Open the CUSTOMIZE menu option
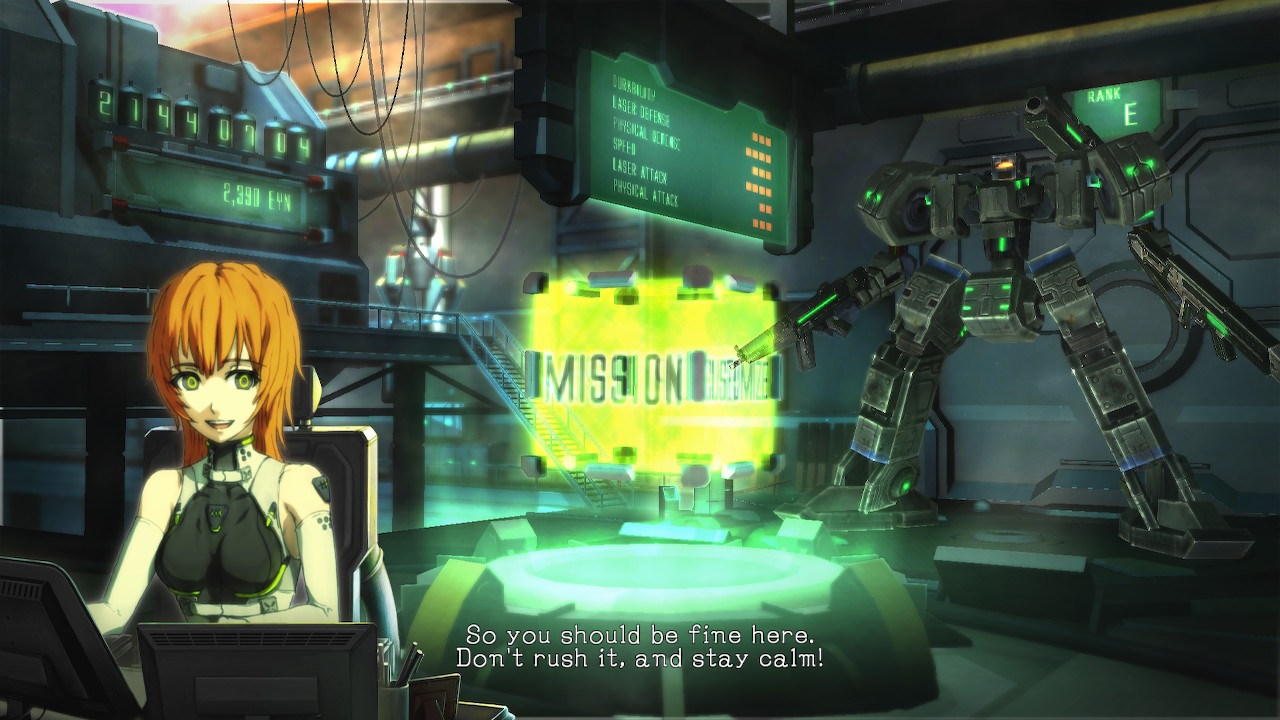 click(x=738, y=380)
